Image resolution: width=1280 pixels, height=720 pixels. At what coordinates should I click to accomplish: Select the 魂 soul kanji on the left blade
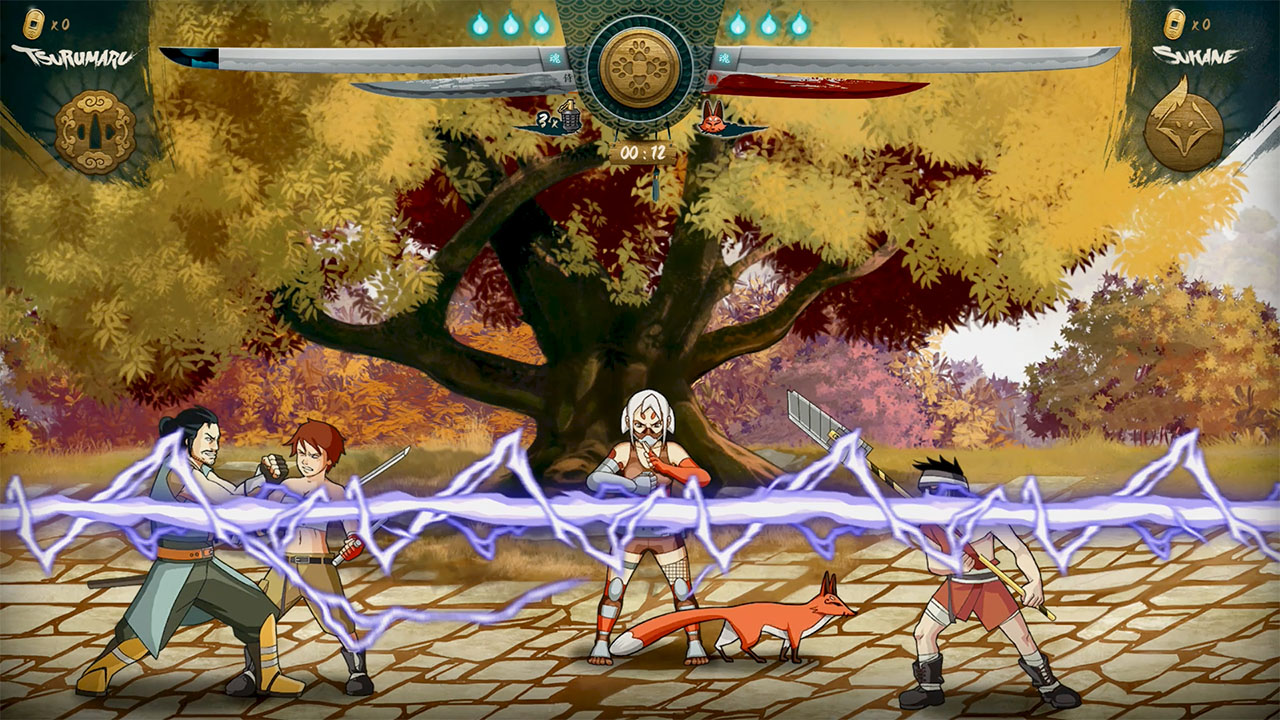(557, 57)
